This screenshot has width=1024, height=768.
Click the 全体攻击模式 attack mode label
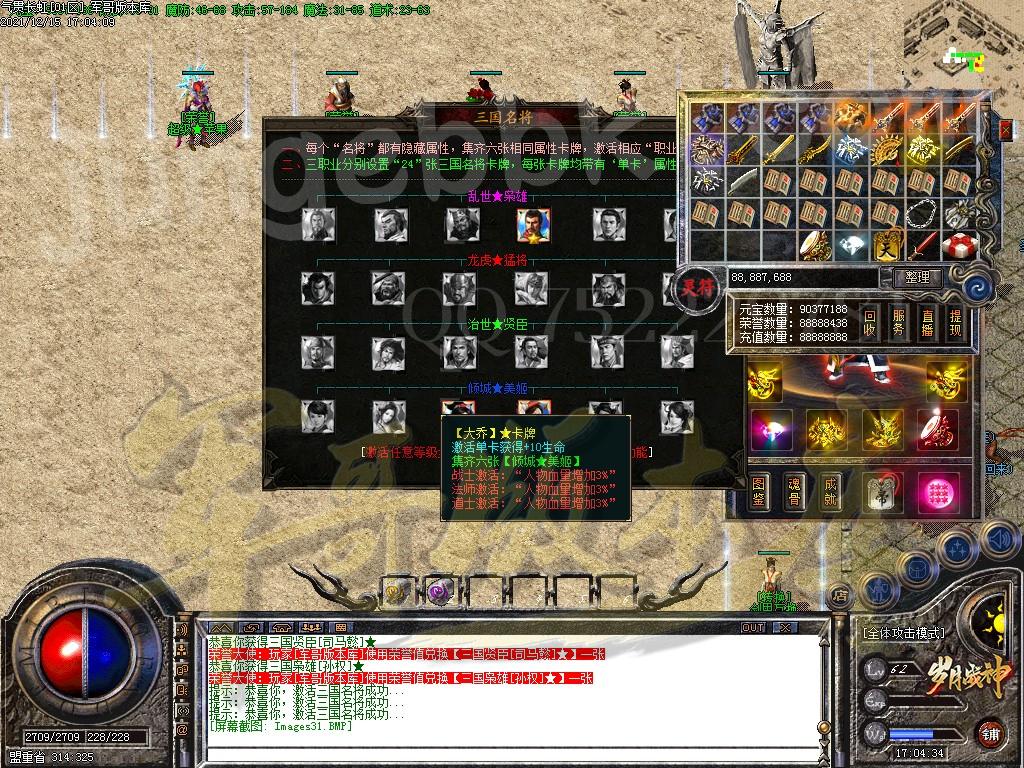pos(903,633)
